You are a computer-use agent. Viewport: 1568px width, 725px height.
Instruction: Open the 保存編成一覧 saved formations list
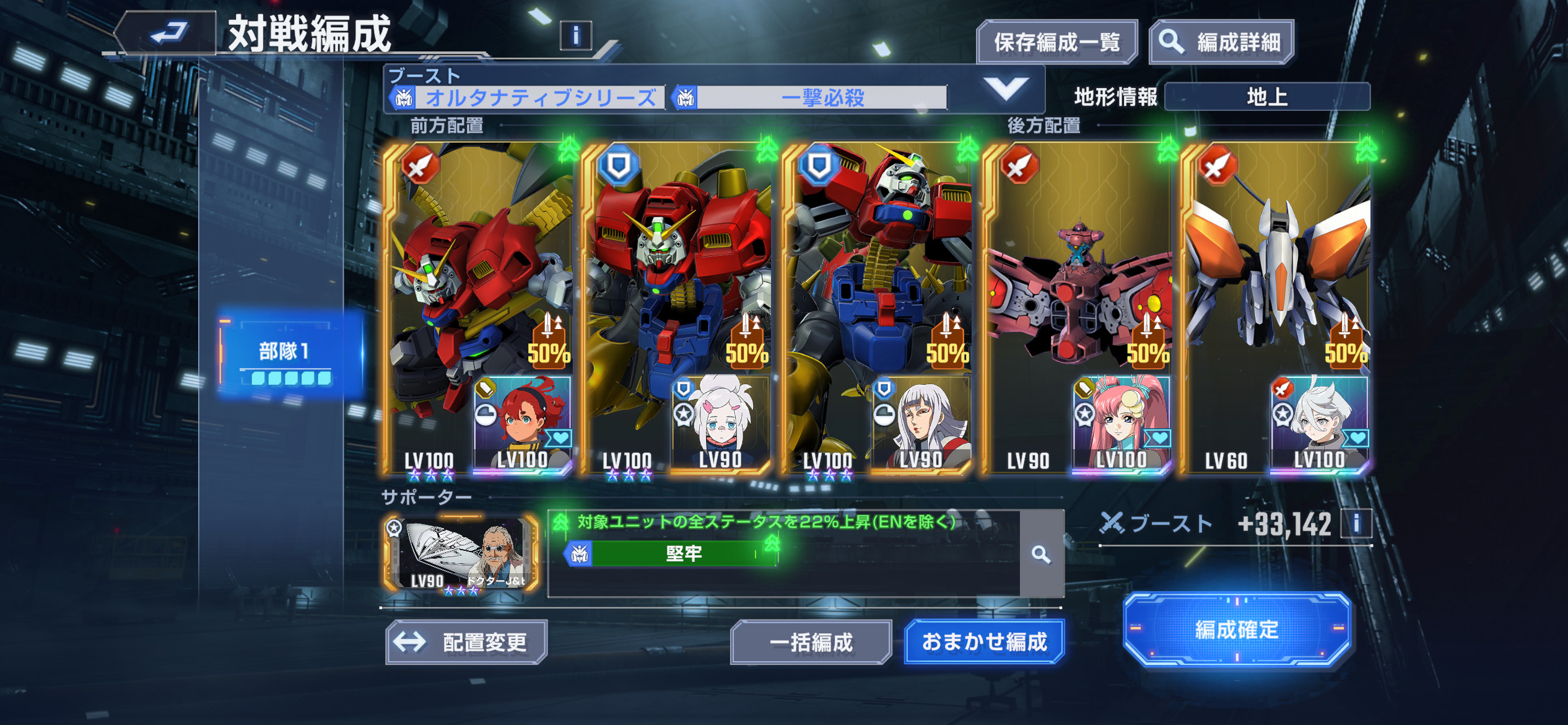pos(1056,42)
